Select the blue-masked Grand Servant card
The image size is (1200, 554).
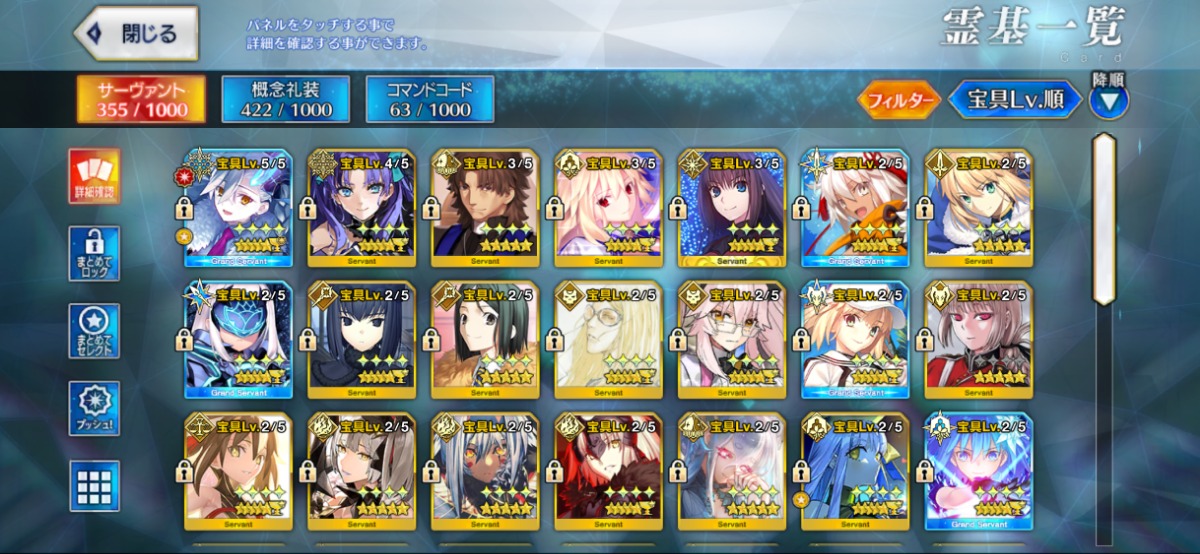(x=237, y=340)
